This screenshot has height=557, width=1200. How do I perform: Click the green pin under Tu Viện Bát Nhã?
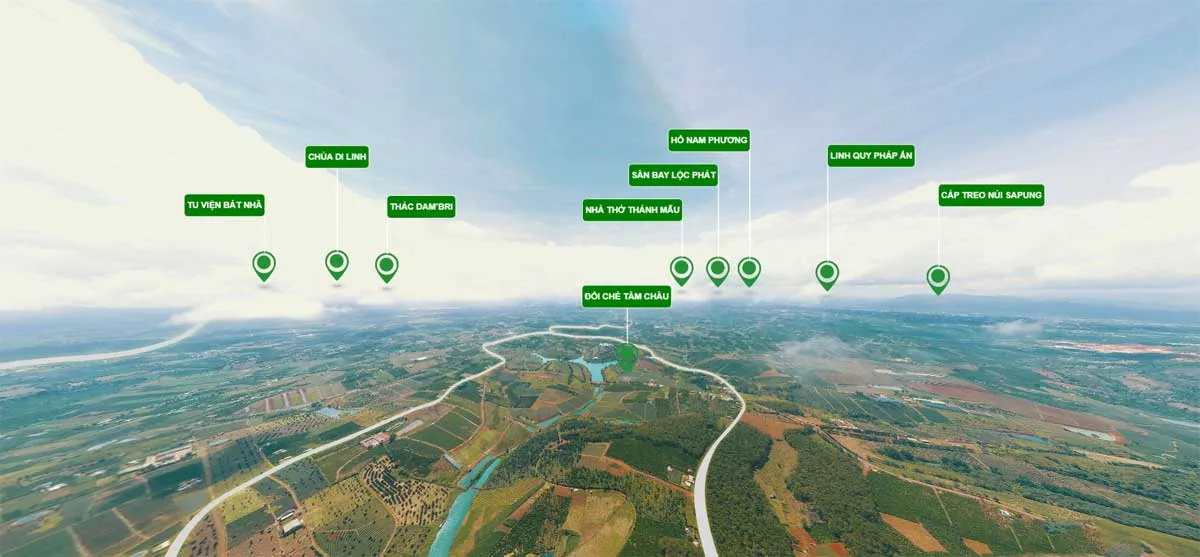(264, 265)
